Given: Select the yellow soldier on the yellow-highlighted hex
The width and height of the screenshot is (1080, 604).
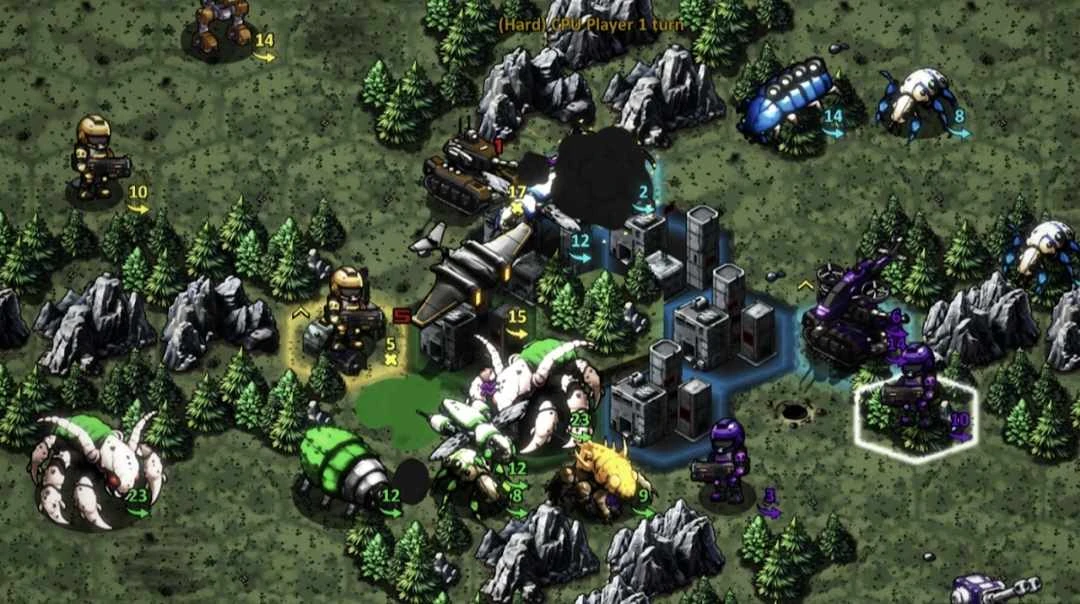Looking at the screenshot, I should coord(352,315).
